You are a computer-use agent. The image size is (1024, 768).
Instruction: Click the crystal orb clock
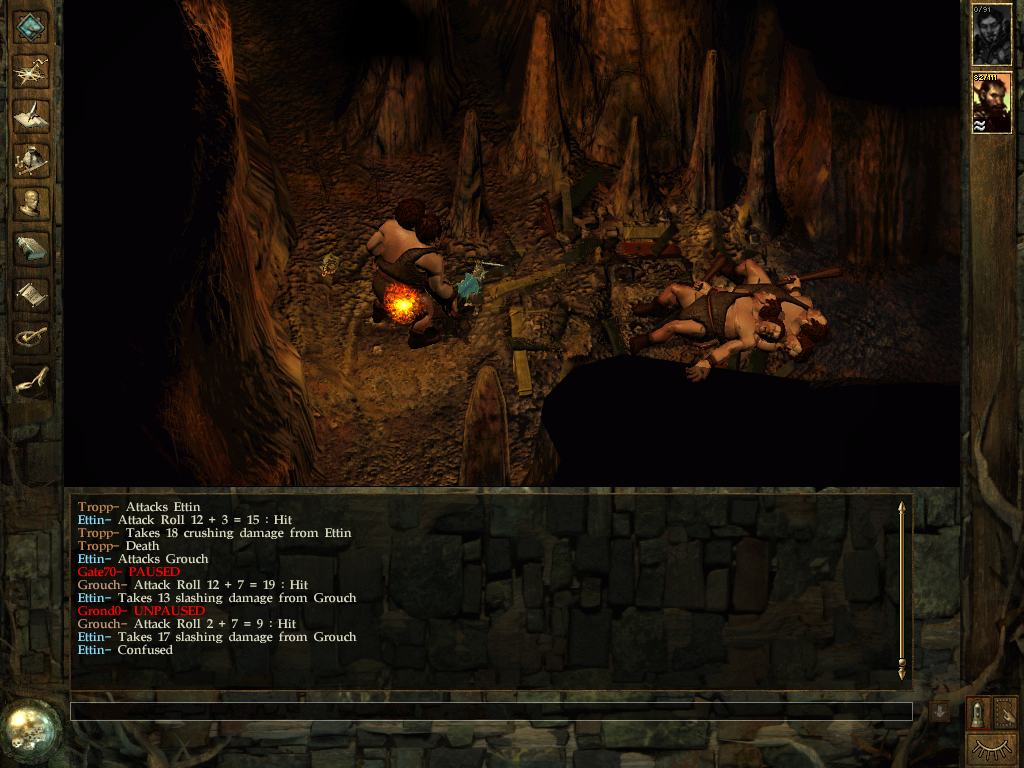pos(30,732)
